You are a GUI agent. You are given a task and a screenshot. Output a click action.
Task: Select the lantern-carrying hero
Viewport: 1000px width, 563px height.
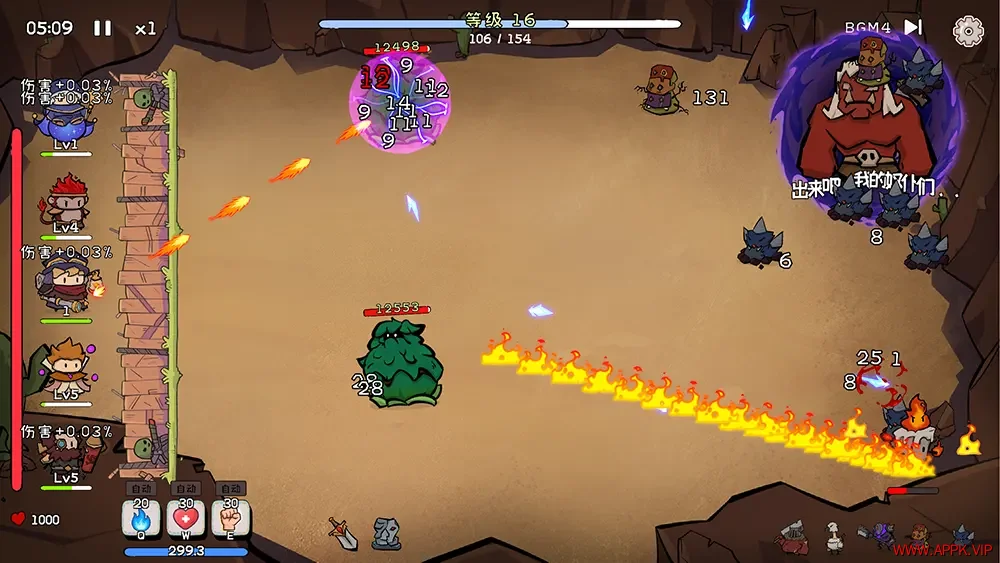(66, 283)
